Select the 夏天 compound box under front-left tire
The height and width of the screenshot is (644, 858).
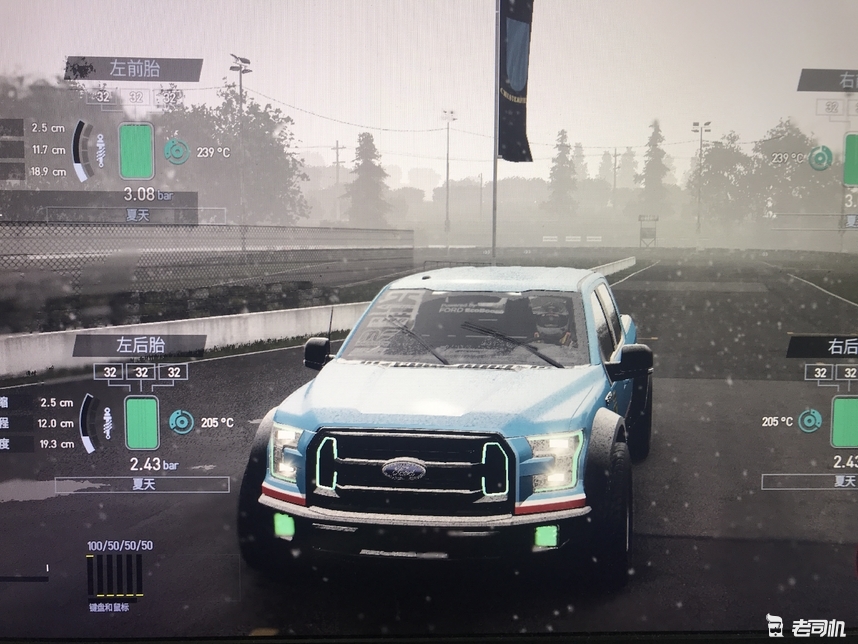coord(136,215)
